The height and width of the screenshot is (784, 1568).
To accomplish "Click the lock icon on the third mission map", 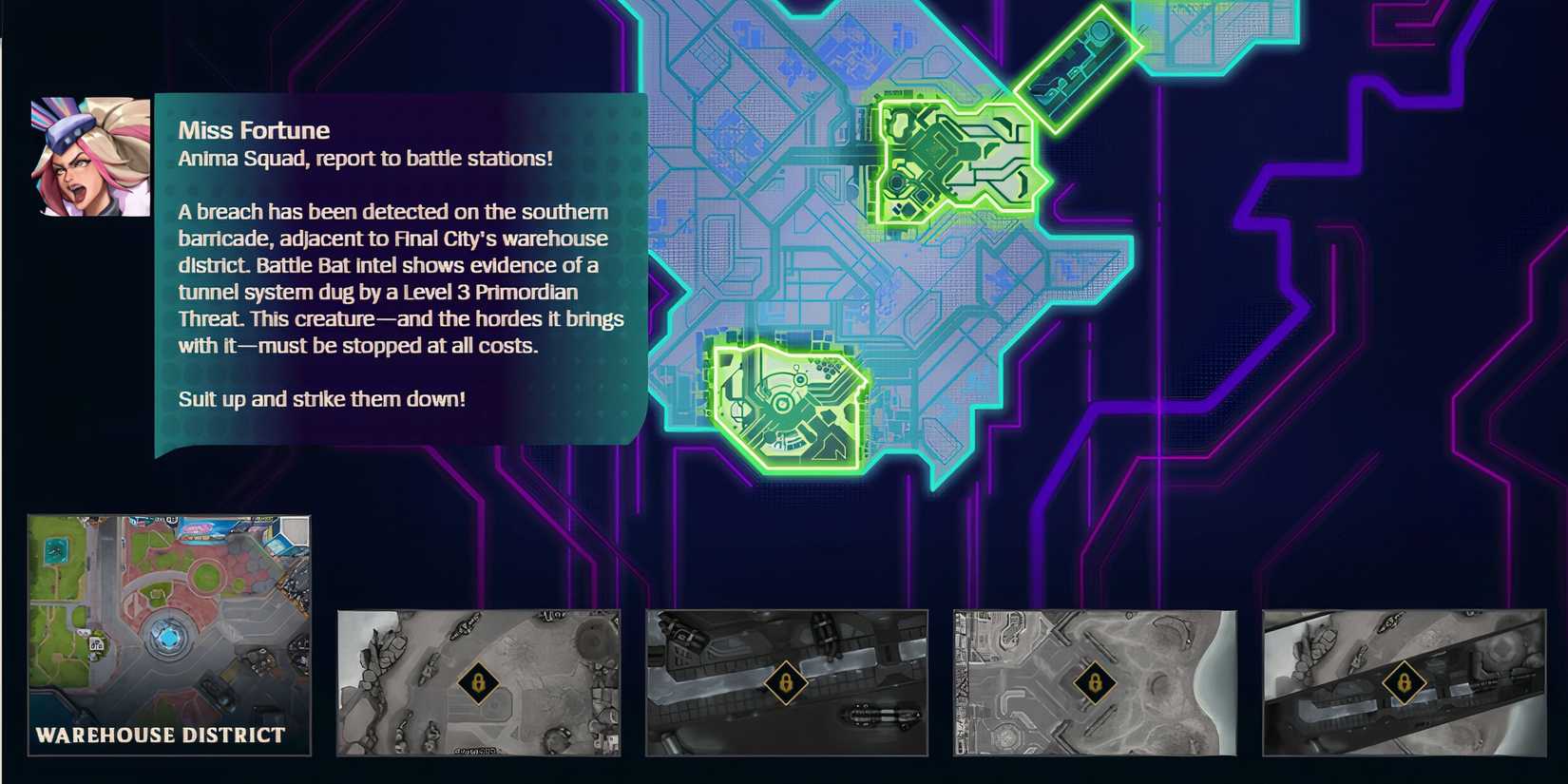I will [x=786, y=680].
